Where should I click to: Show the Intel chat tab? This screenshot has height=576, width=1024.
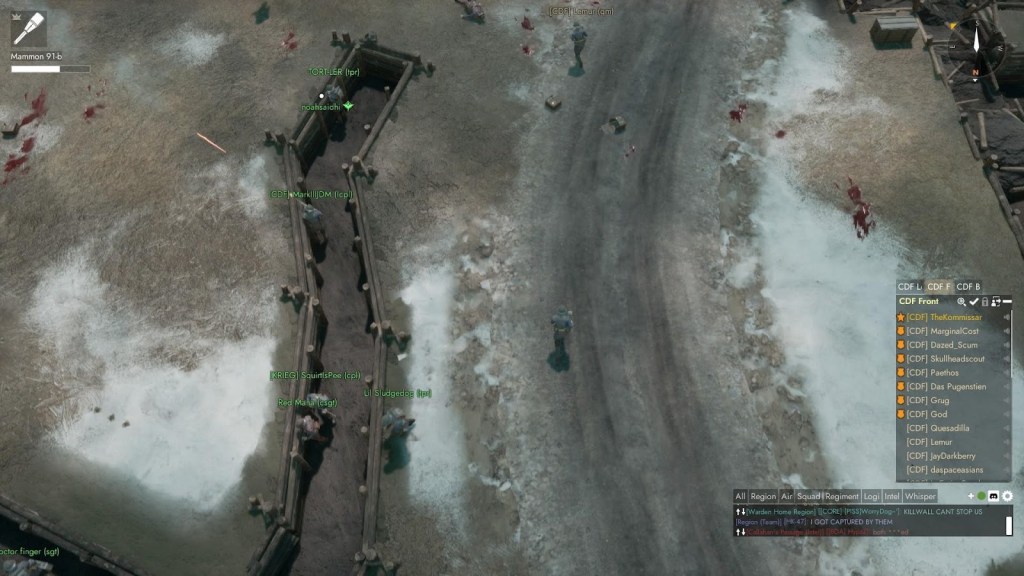point(892,496)
